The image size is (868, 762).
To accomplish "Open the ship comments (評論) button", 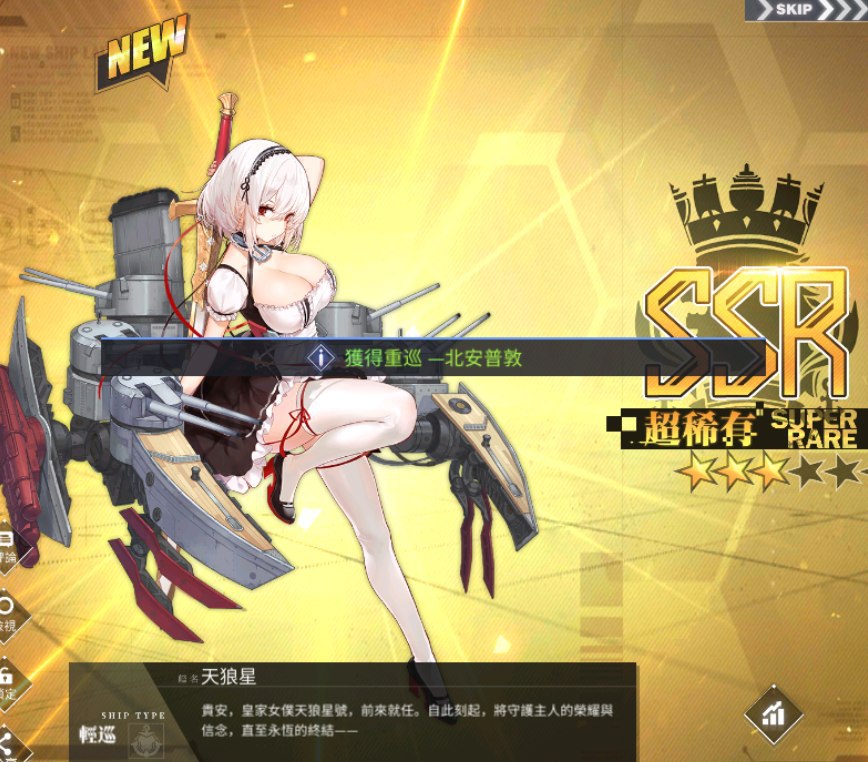I will click(x=6, y=545).
